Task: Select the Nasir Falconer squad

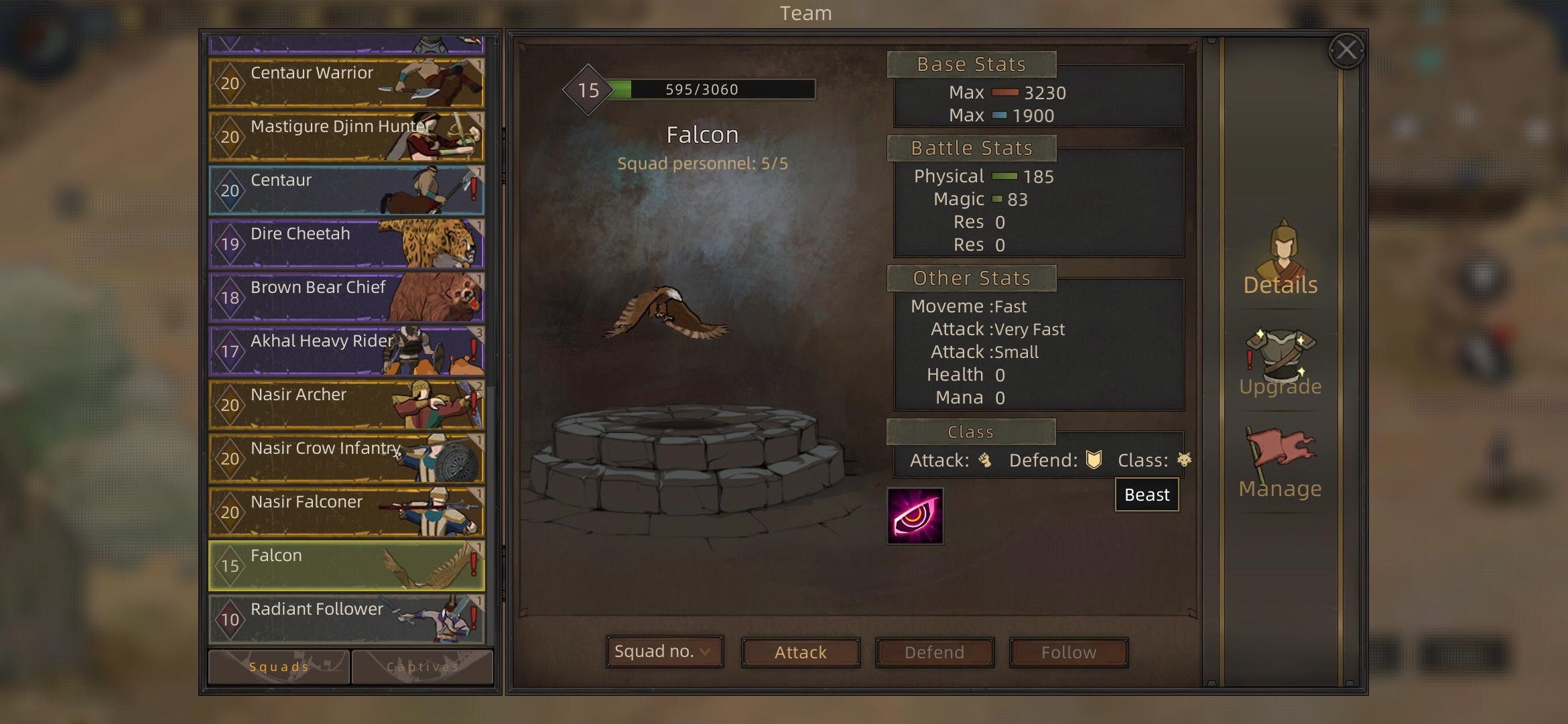Action: point(346,512)
